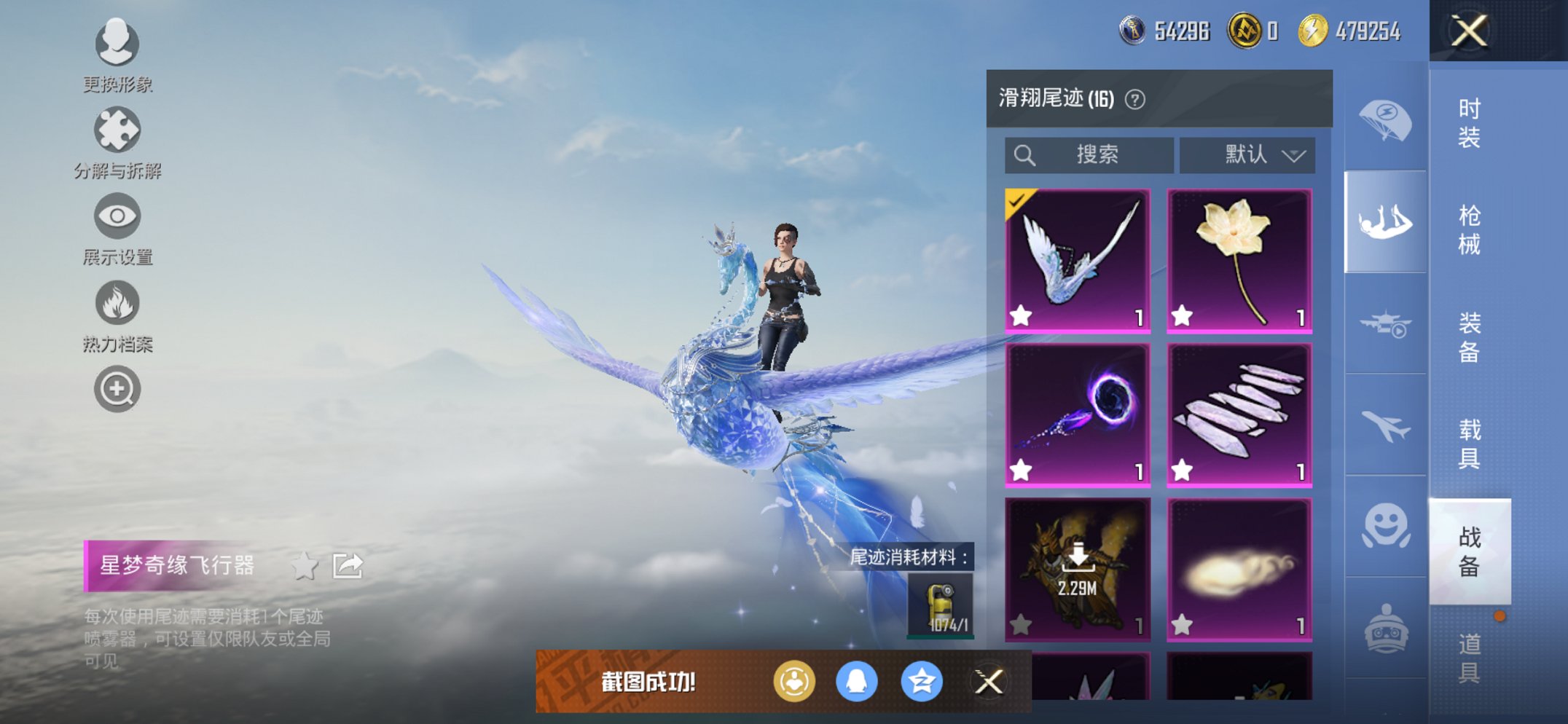Open the 默认 sort dropdown
Screen dimensions: 1568x724
point(1247,154)
